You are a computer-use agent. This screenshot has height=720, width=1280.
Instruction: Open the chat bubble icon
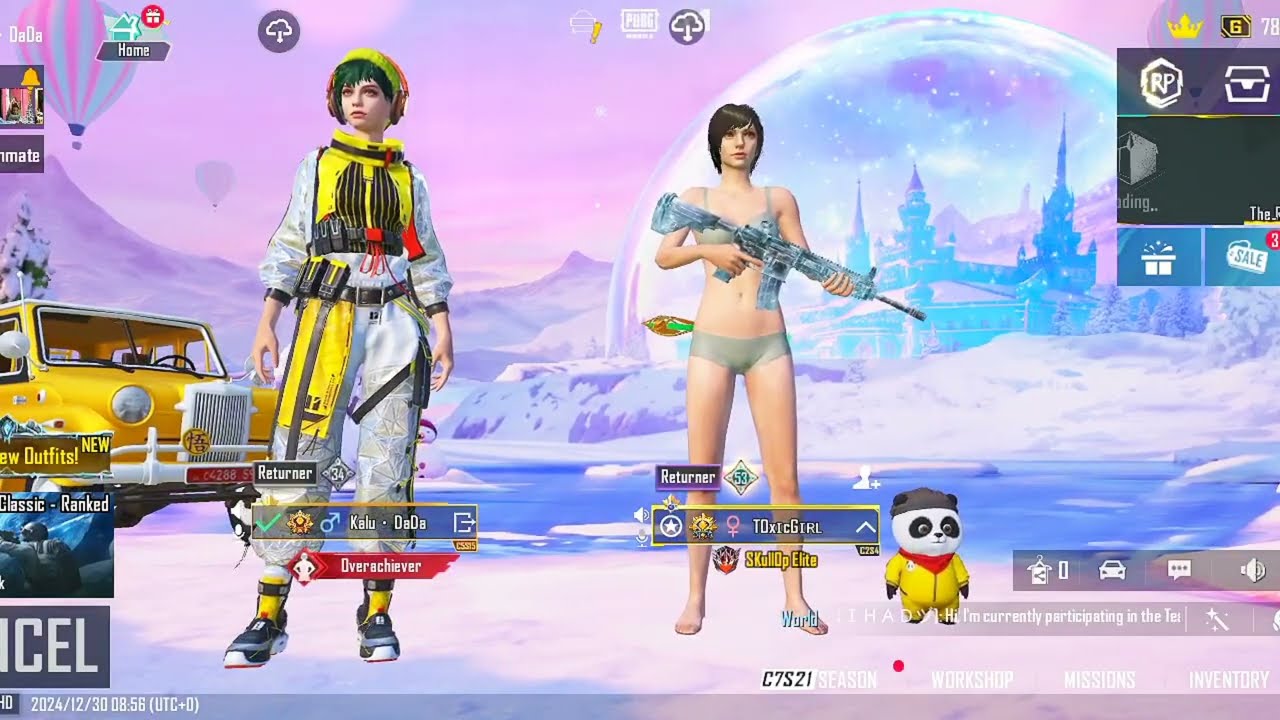pyautogui.click(x=1179, y=570)
